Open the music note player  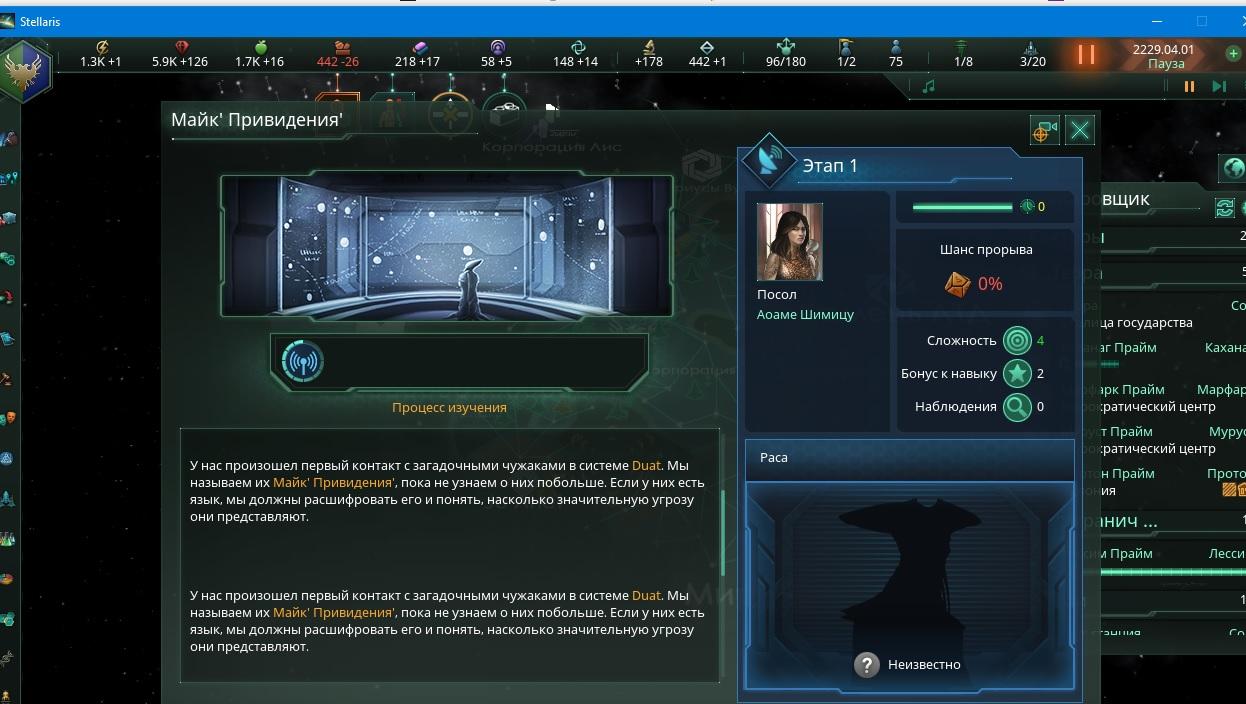click(928, 86)
